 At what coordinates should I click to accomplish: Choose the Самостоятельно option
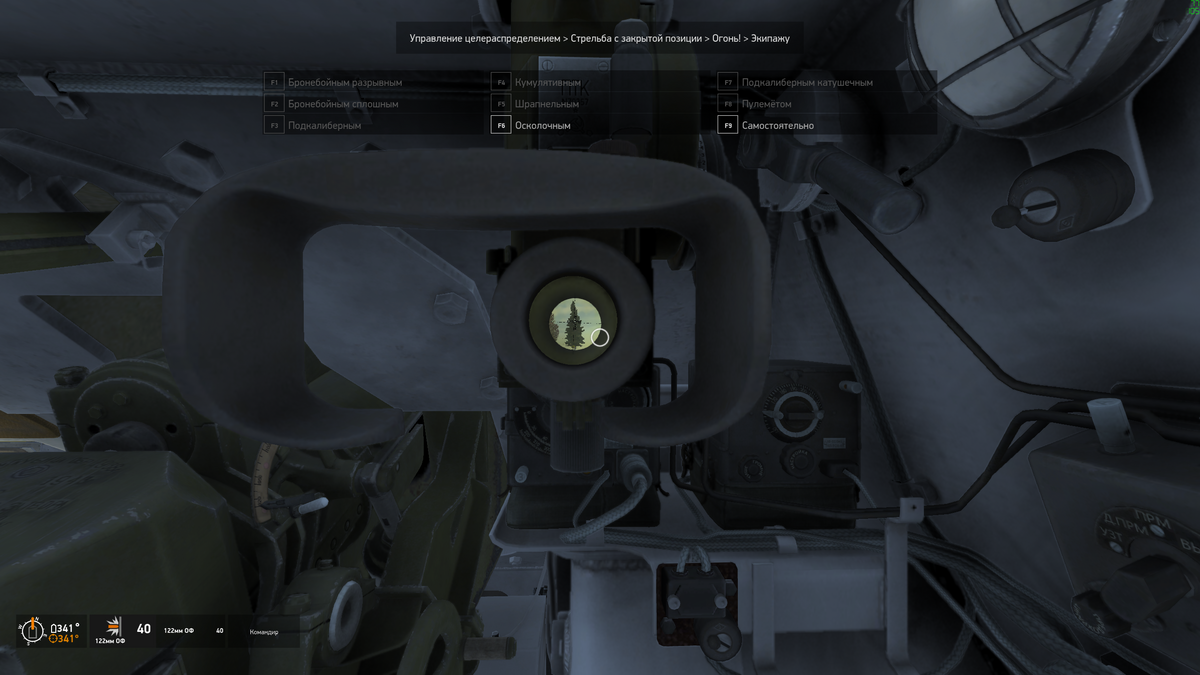[x=777, y=126]
